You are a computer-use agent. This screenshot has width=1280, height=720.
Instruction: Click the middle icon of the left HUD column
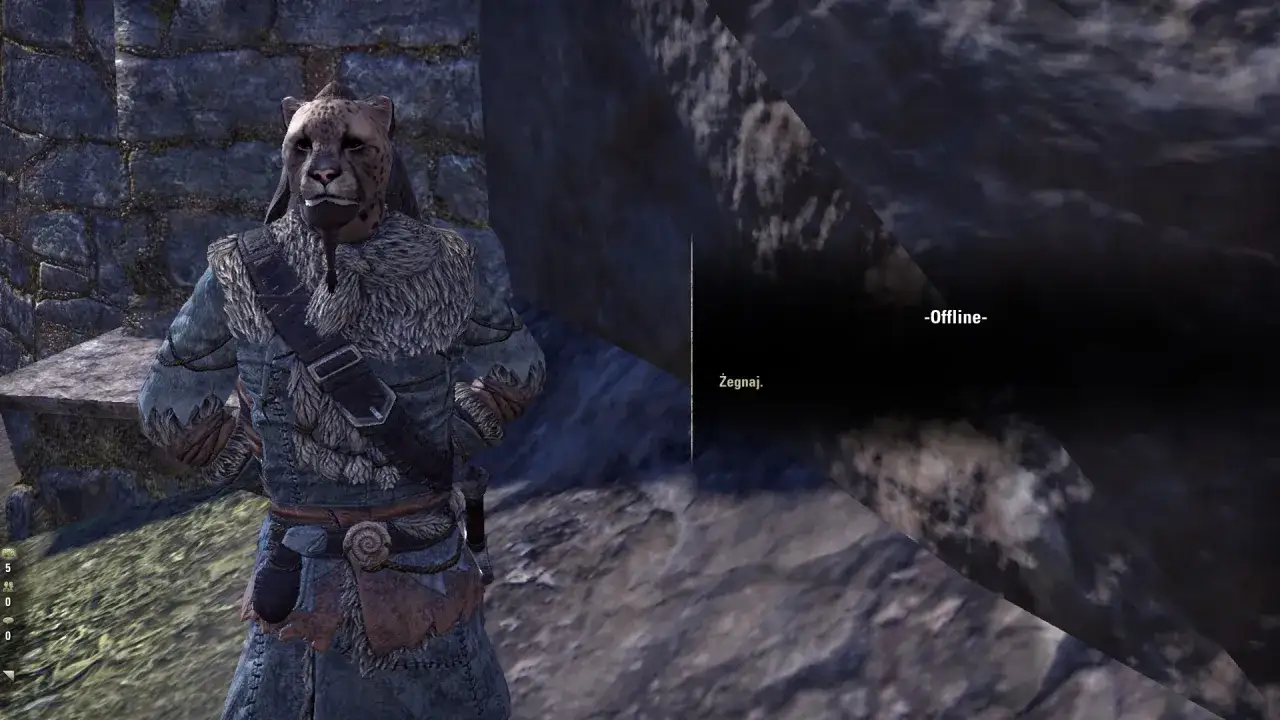[9, 587]
